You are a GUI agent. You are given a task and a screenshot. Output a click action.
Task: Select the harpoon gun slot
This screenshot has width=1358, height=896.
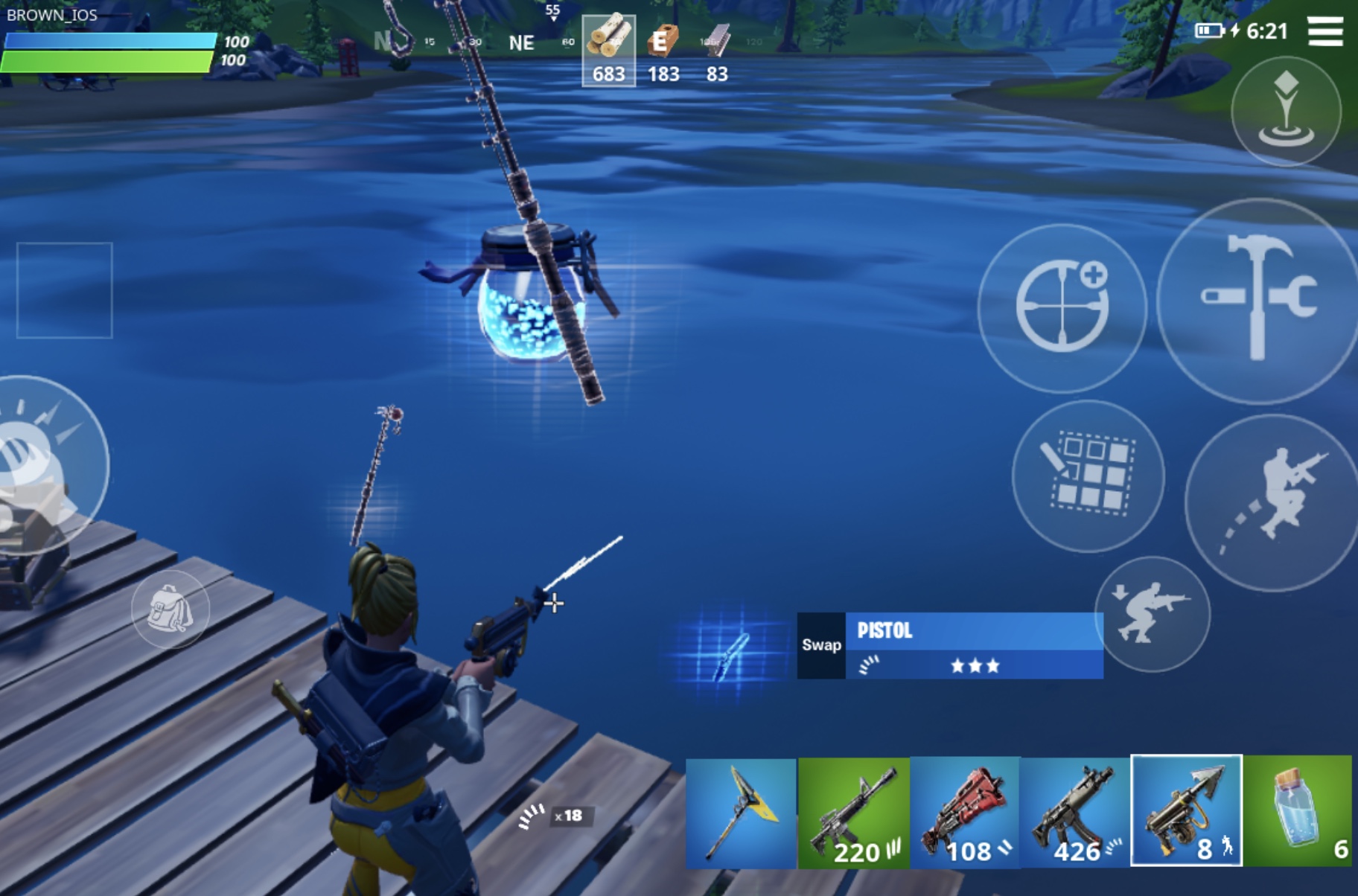point(1186,811)
